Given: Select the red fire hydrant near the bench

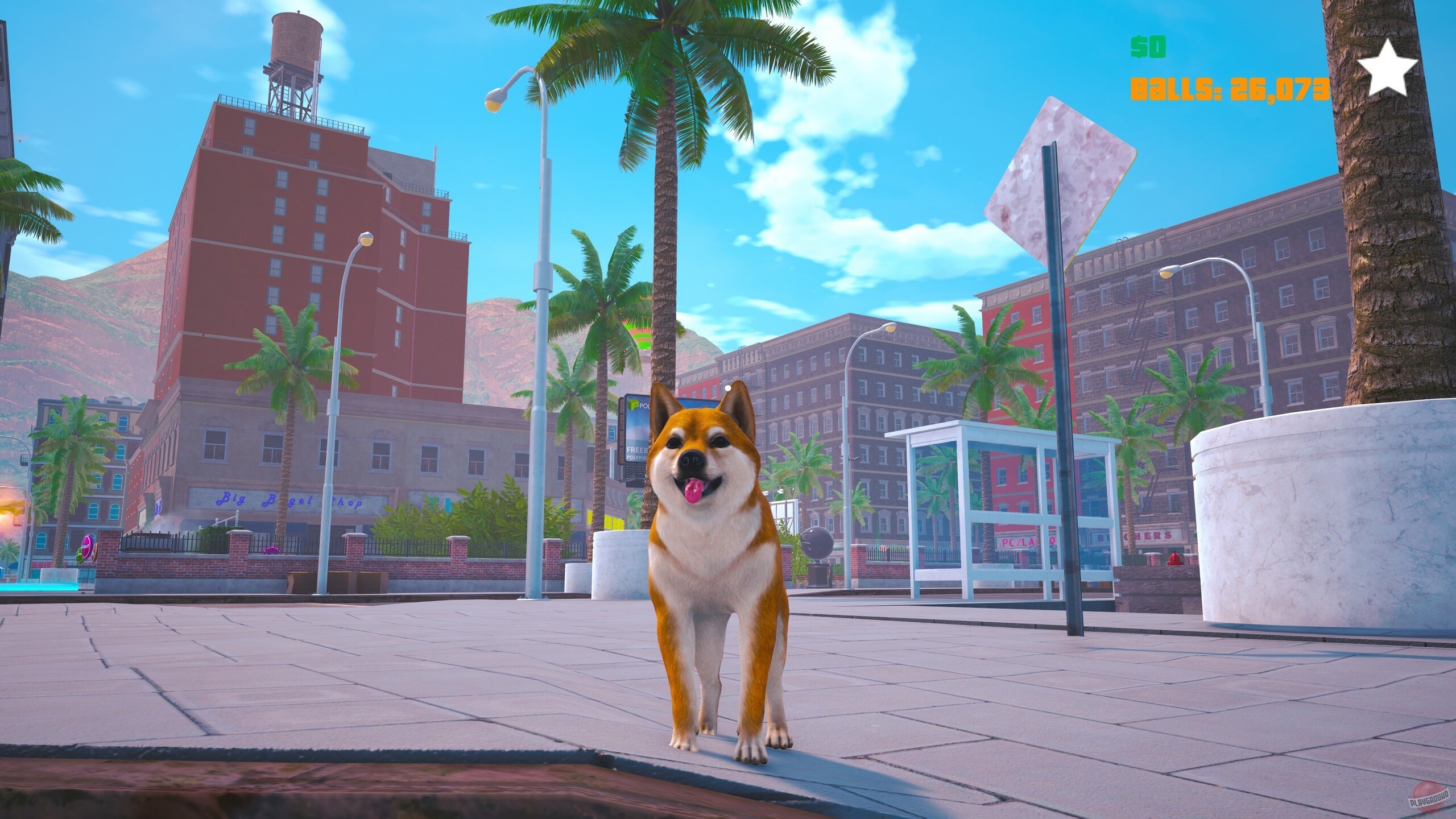Looking at the screenshot, I should [x=1175, y=559].
